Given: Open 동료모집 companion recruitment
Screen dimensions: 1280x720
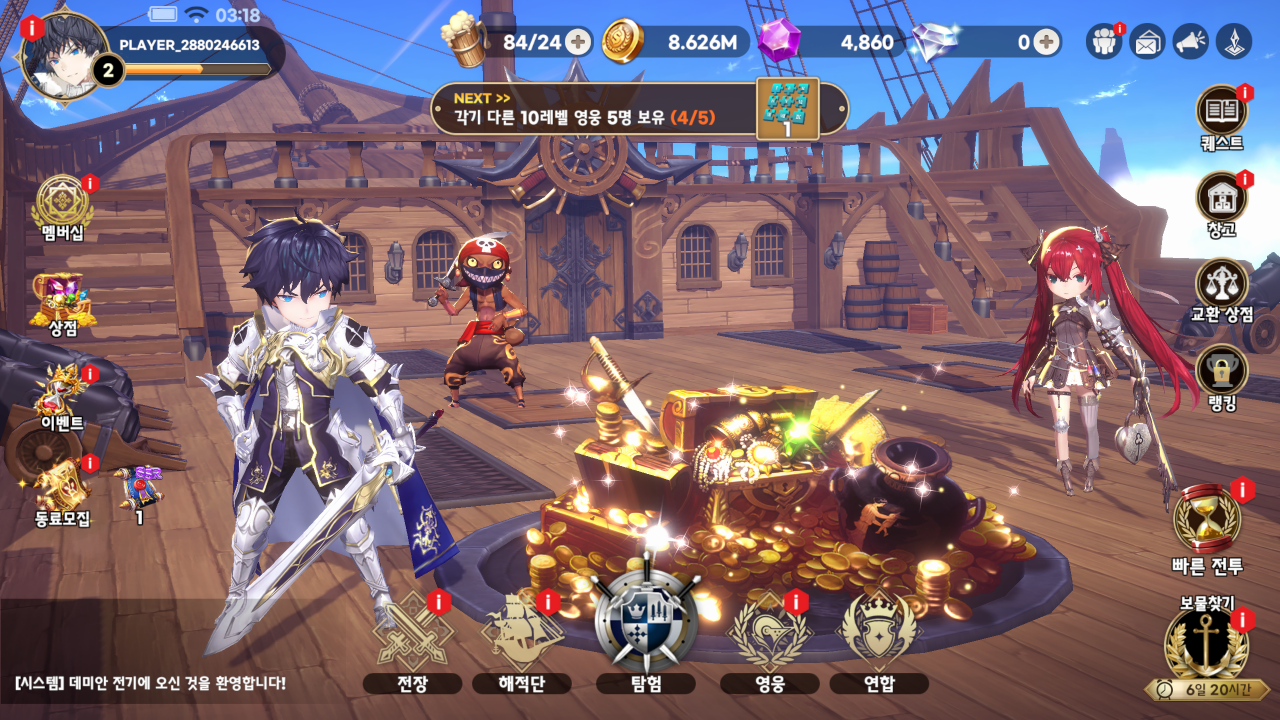Looking at the screenshot, I should tap(62, 486).
